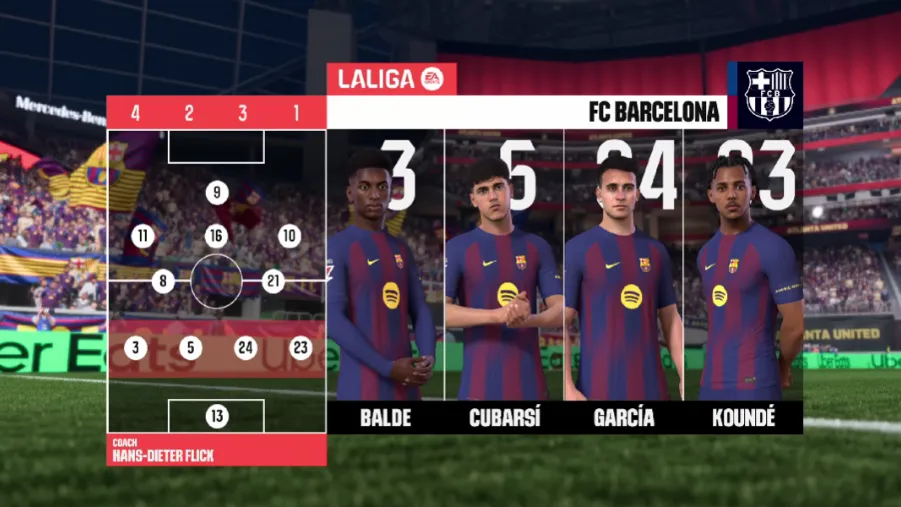This screenshot has width=901, height=507.
Task: Click the LALIGA EA Sports logo
Action: click(x=392, y=79)
